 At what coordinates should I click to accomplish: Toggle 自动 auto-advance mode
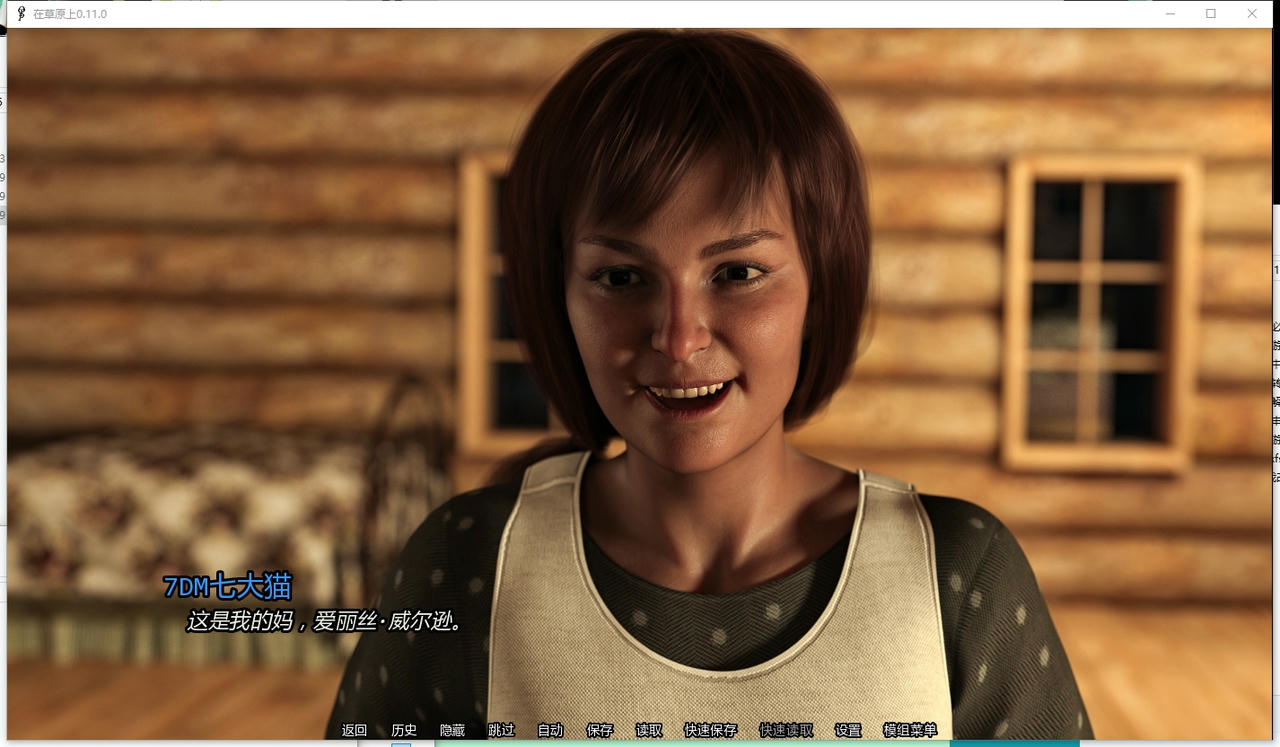click(x=549, y=730)
